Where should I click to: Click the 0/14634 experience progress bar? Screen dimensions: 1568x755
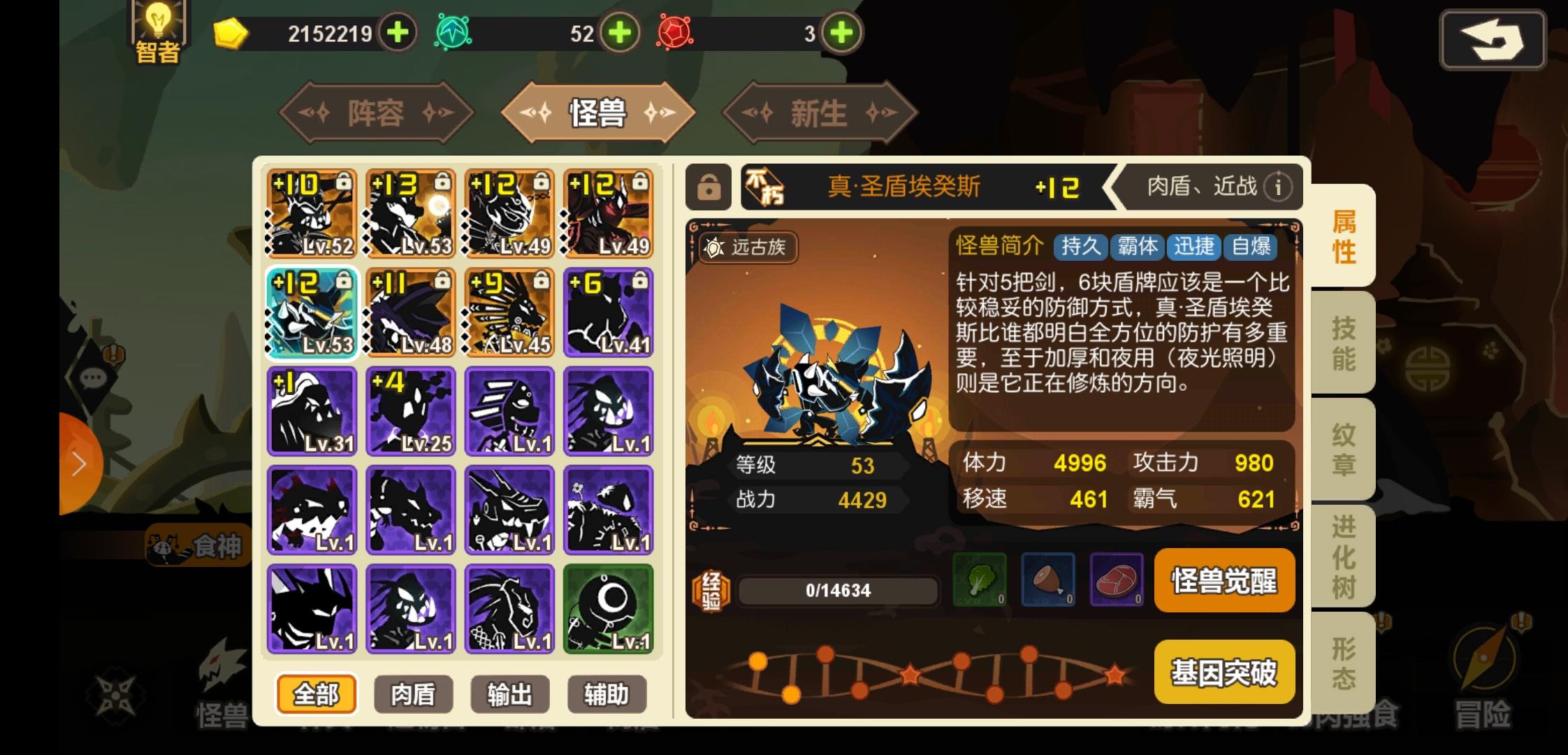[839, 589]
